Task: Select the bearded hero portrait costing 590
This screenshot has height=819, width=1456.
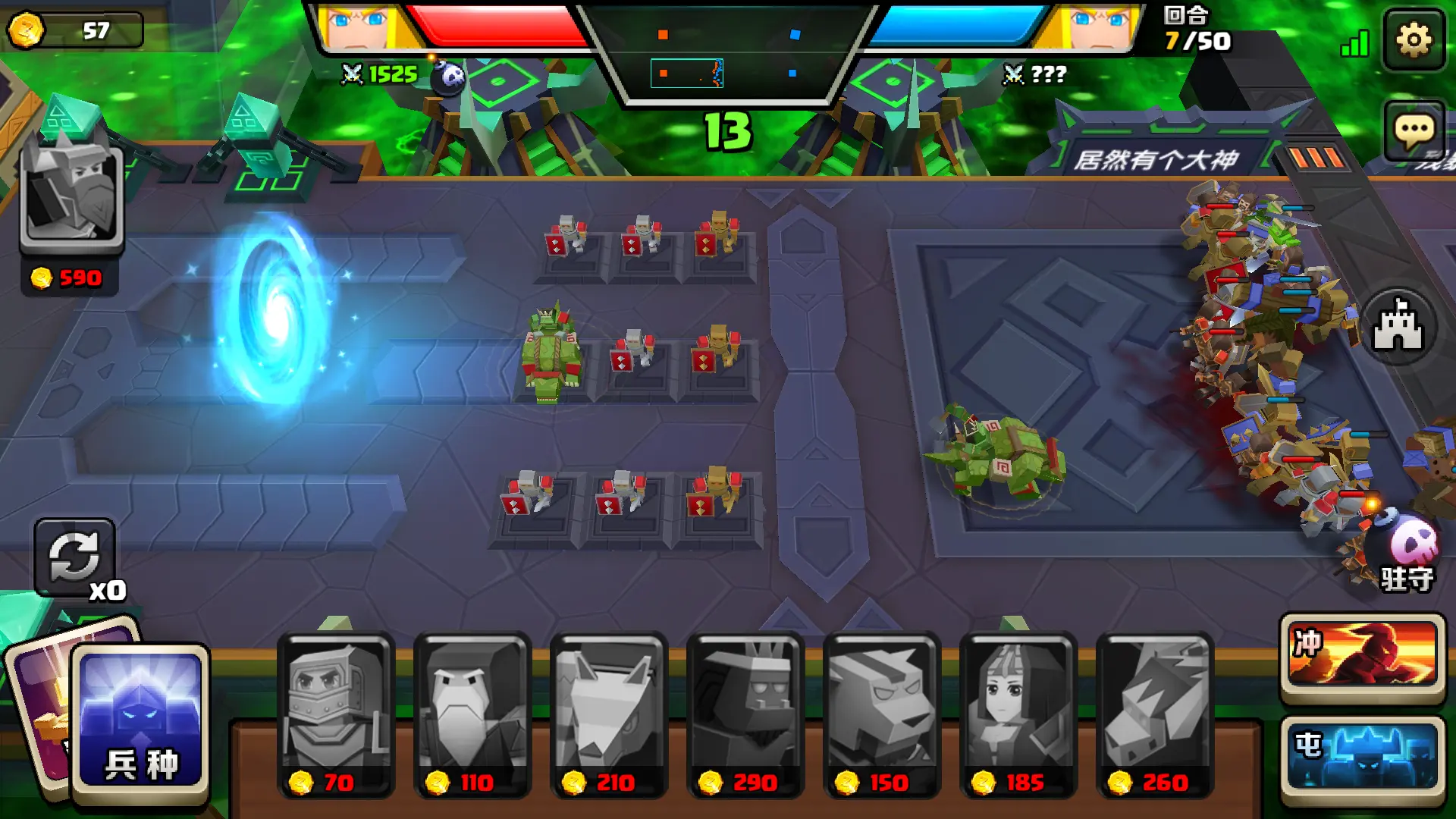Action: point(72,197)
